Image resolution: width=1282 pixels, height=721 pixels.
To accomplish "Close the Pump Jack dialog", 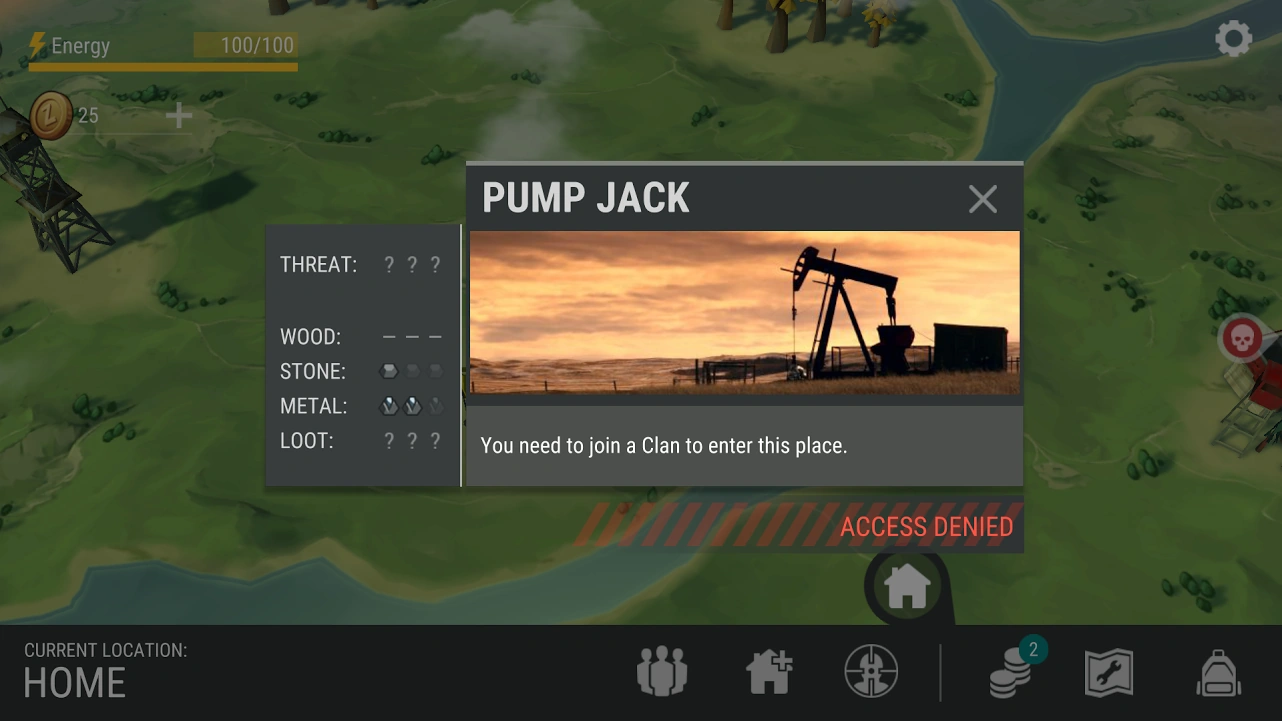I will (x=982, y=198).
